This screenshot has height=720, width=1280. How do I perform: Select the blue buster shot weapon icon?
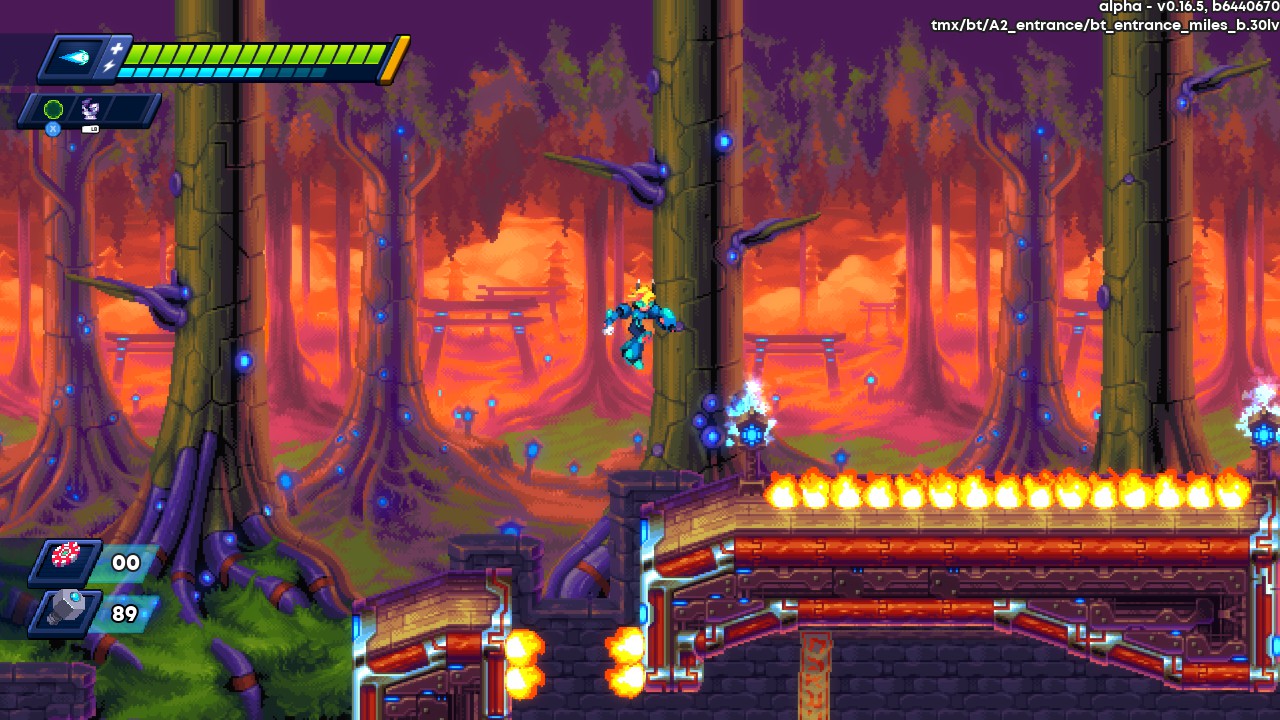(76, 58)
